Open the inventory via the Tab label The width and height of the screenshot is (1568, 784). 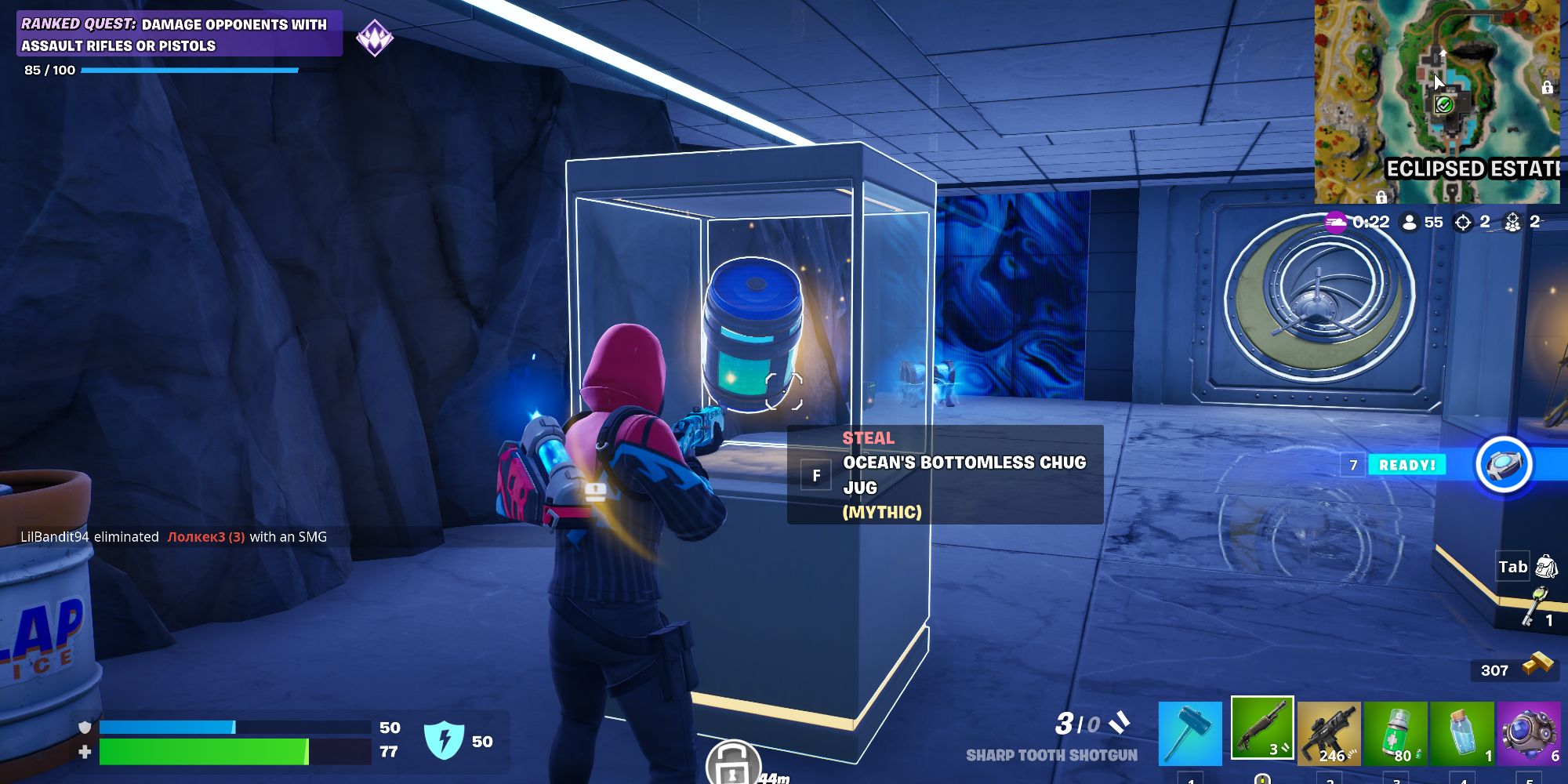pyautogui.click(x=1512, y=566)
